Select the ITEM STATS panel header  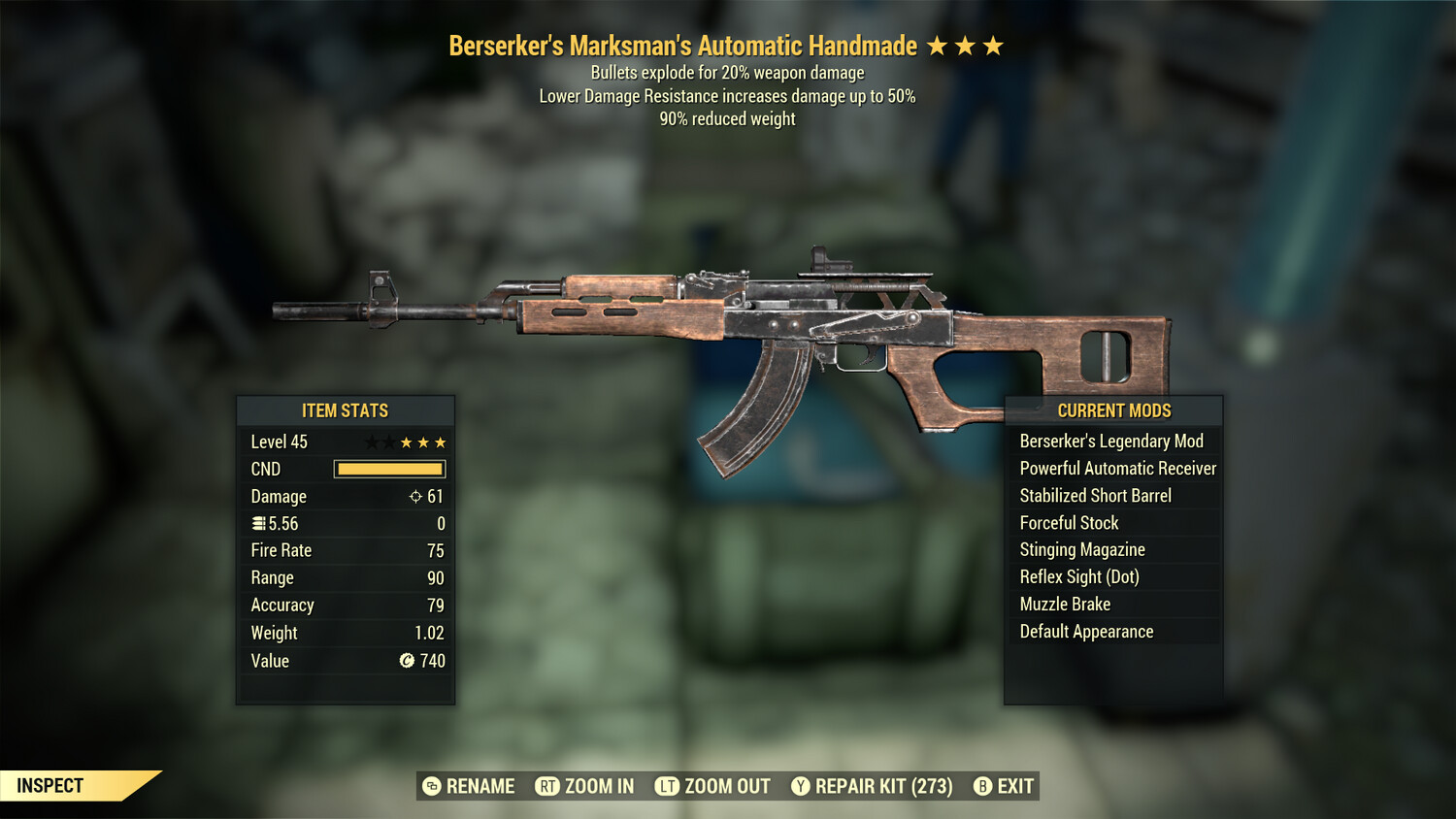click(x=346, y=410)
